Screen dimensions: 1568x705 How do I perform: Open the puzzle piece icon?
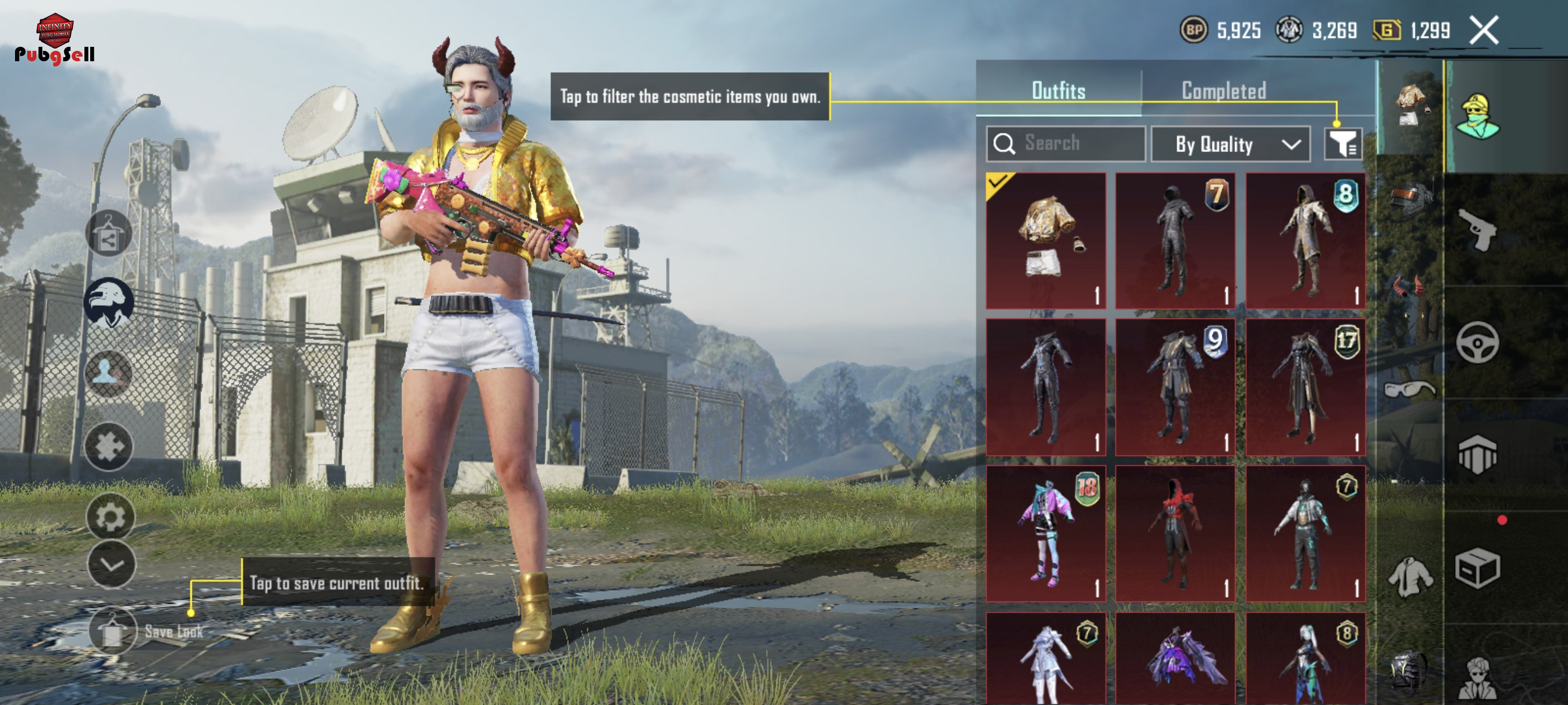coord(108,447)
